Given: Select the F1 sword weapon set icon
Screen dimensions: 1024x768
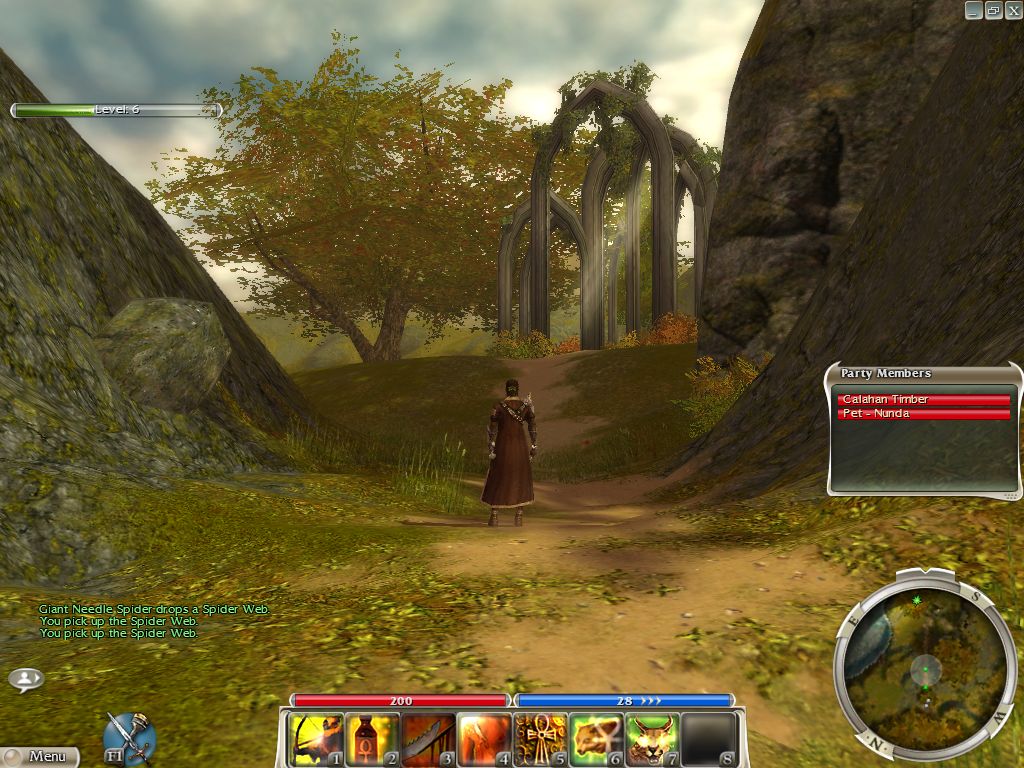Looking at the screenshot, I should coord(129,737).
